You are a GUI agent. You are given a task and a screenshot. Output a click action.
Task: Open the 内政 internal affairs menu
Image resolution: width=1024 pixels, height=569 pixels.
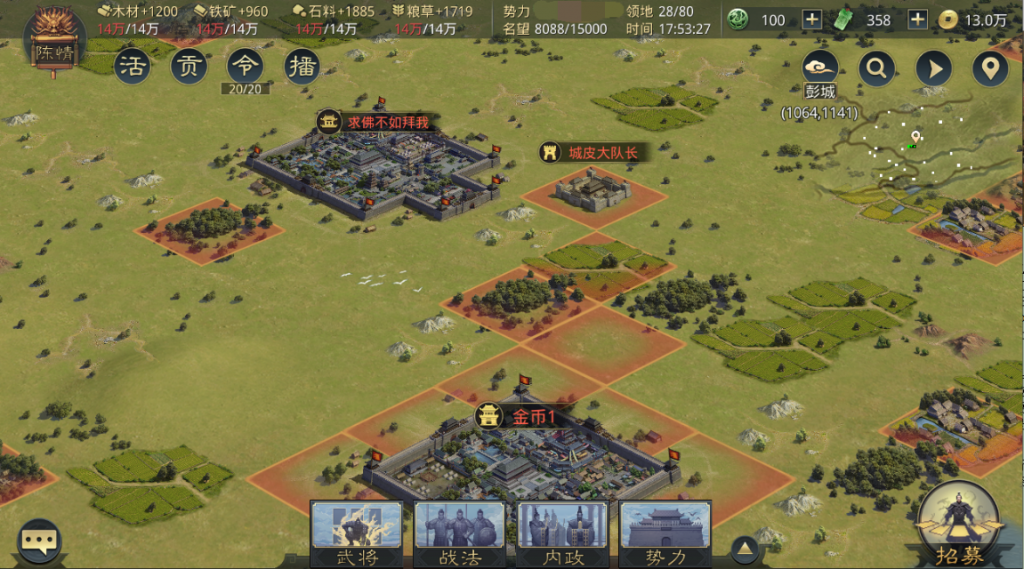562,534
